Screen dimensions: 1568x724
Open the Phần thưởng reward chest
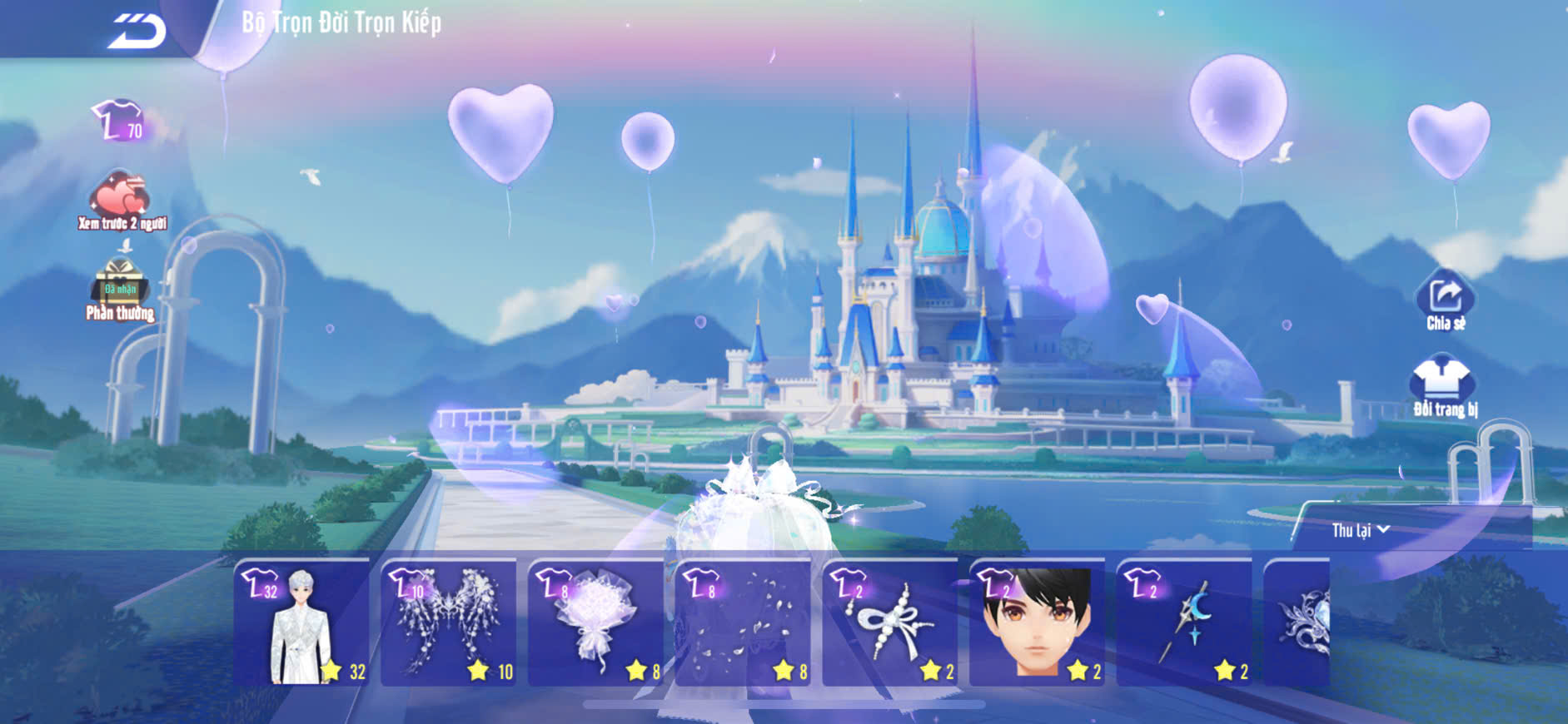point(121,287)
